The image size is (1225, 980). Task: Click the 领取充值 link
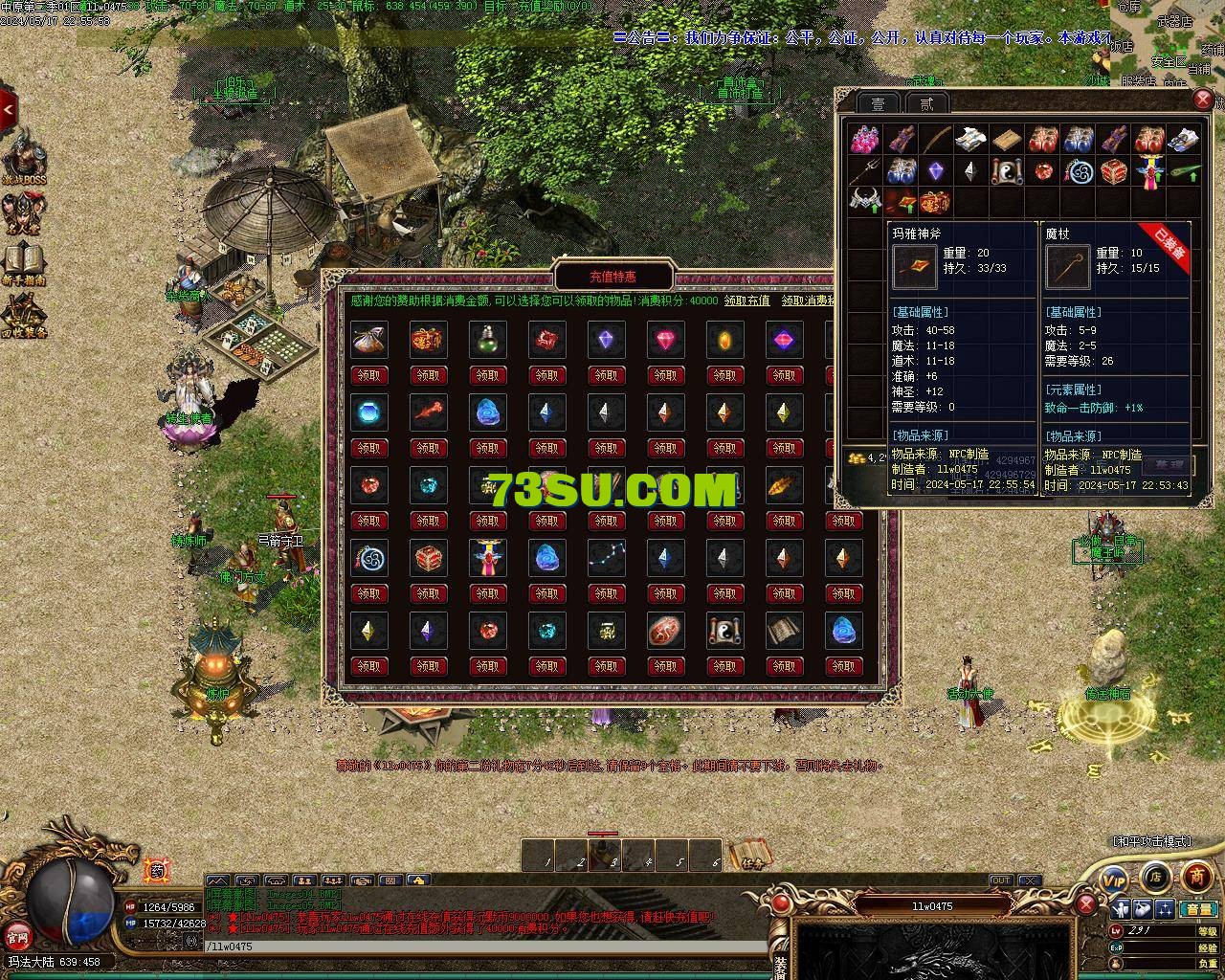click(x=746, y=301)
